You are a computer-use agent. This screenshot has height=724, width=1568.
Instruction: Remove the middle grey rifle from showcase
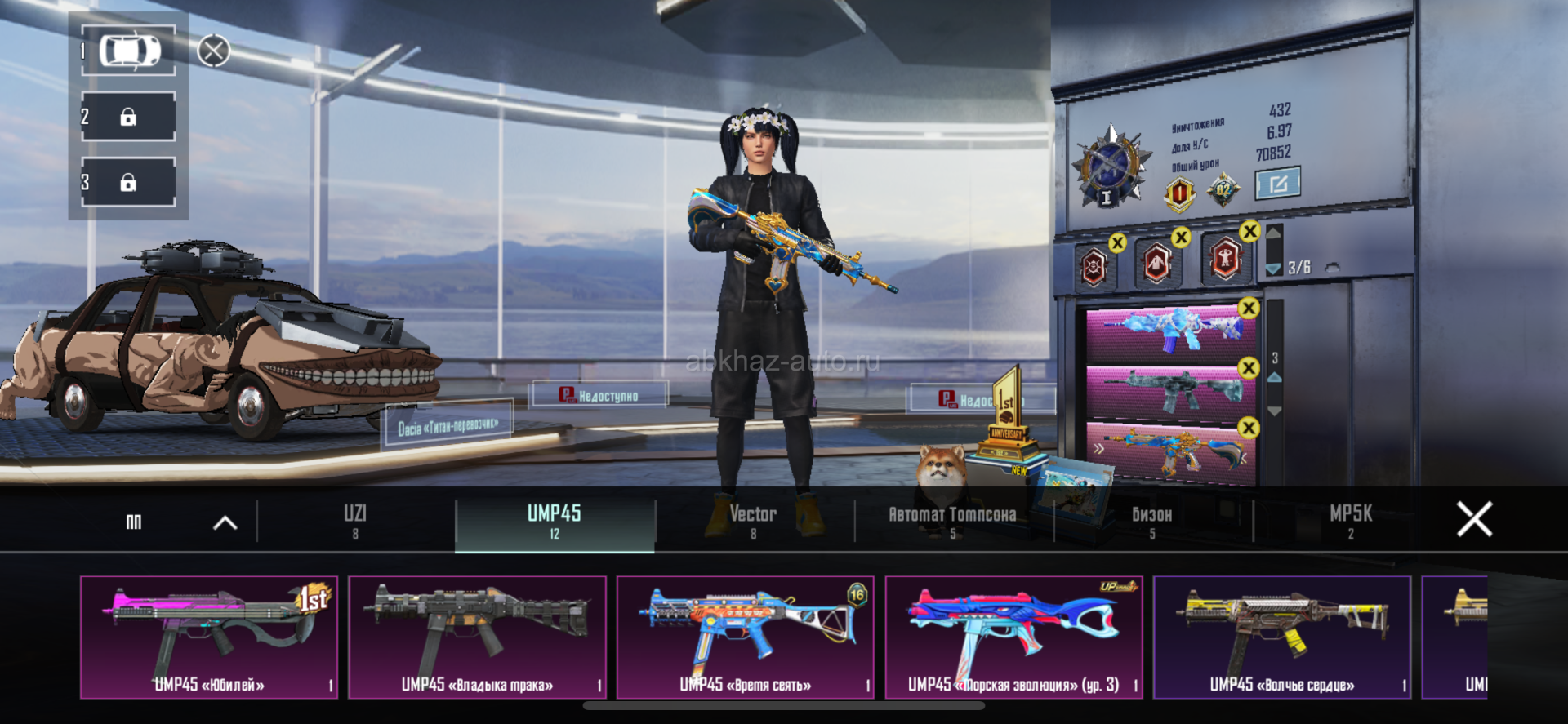click(x=1249, y=368)
